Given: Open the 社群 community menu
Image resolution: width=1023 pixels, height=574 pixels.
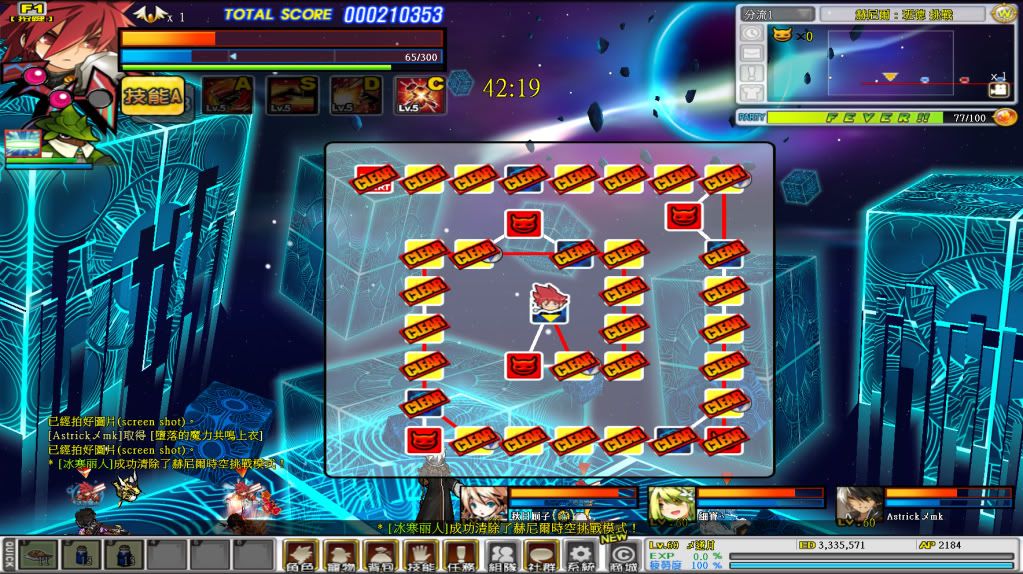Looking at the screenshot, I should [541, 555].
